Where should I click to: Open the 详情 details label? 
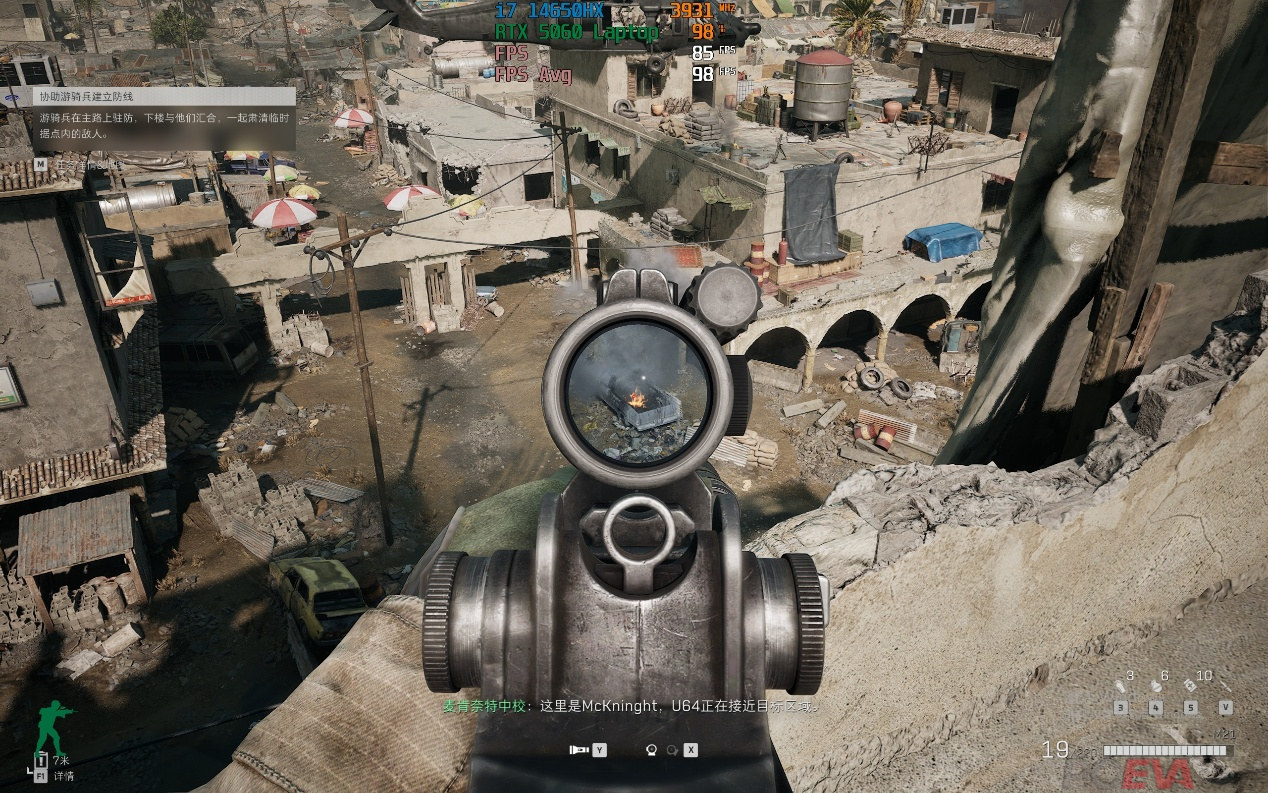tap(63, 775)
